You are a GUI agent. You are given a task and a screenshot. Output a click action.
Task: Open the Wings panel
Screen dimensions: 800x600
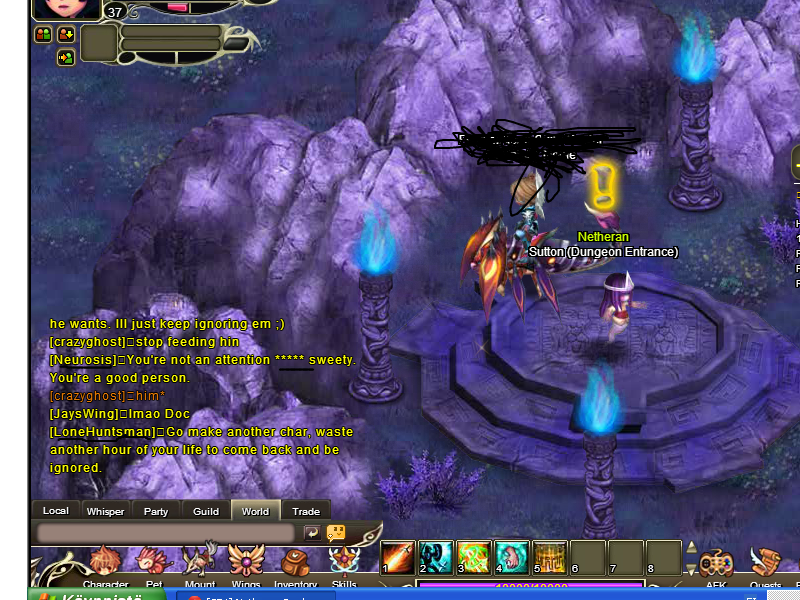247,566
